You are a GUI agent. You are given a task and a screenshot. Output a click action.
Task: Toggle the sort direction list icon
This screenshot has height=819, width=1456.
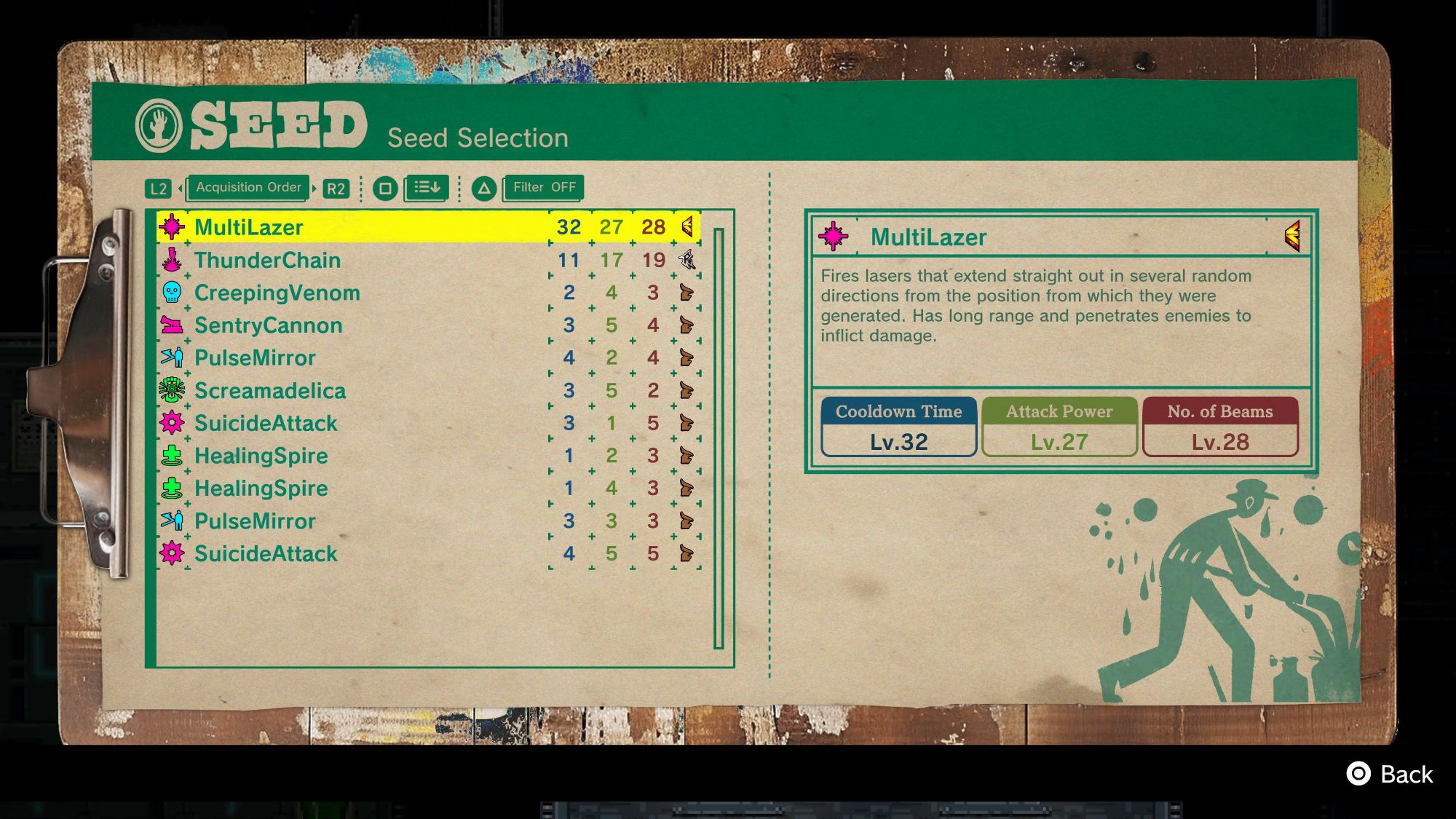coord(427,188)
